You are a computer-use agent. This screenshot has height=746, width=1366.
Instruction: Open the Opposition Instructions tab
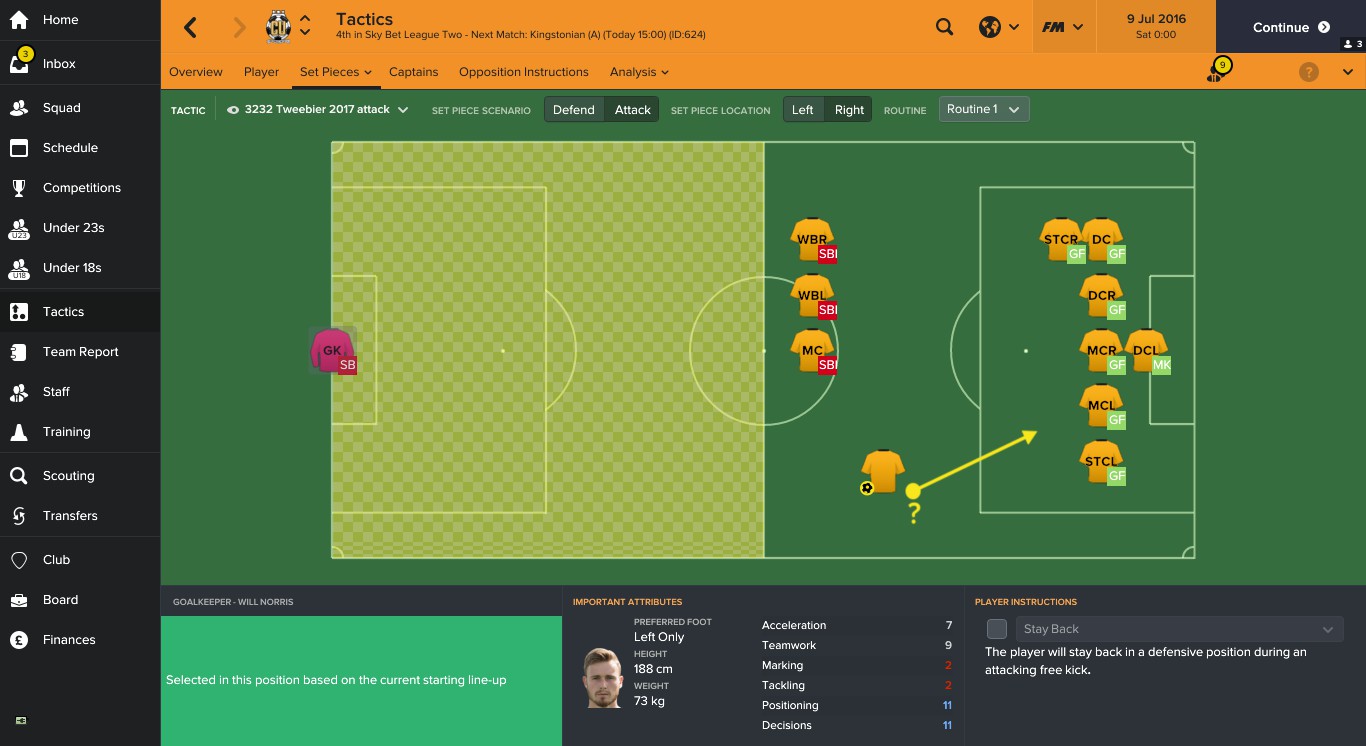523,71
